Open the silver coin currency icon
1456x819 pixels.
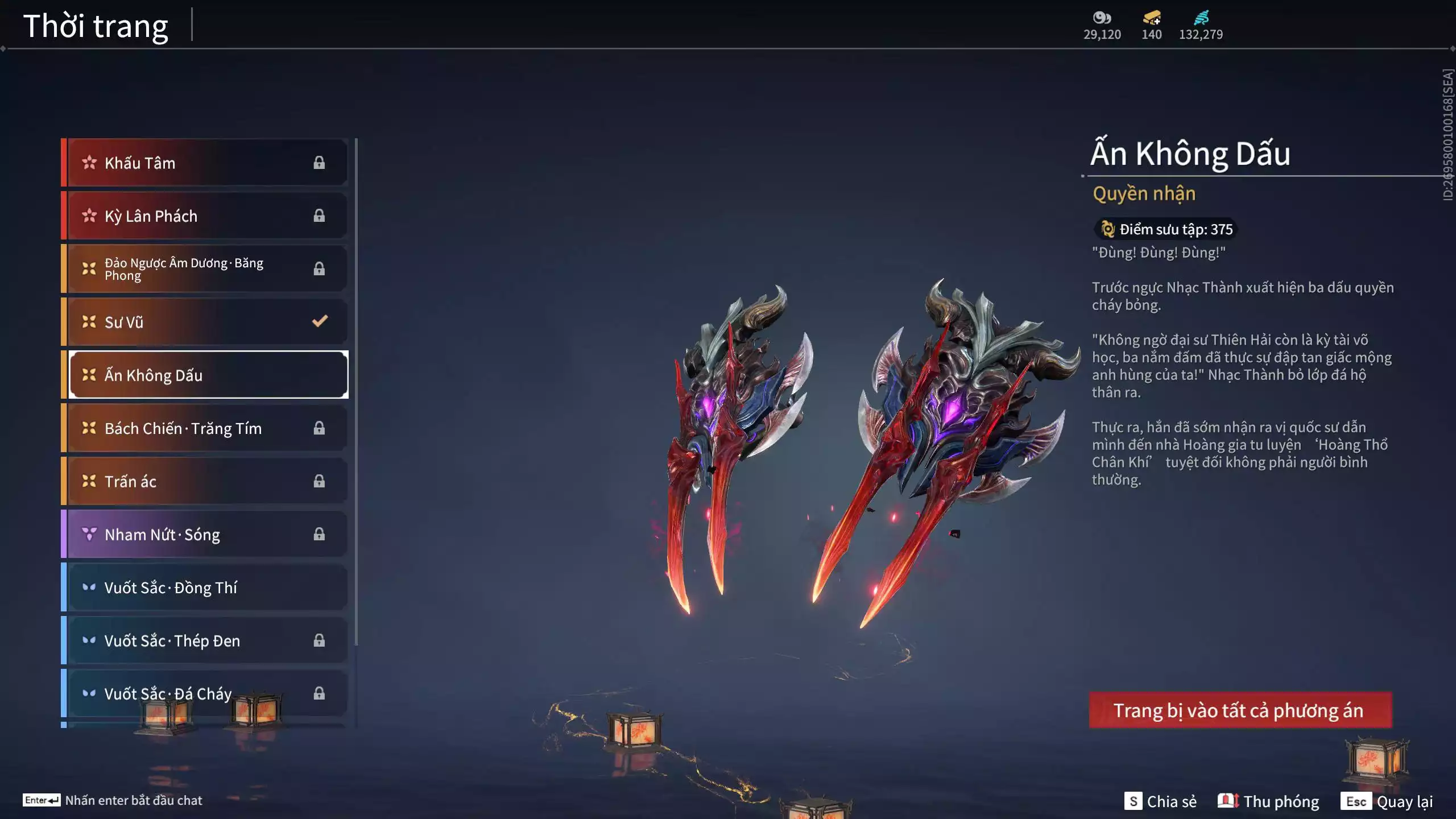tap(1102, 18)
